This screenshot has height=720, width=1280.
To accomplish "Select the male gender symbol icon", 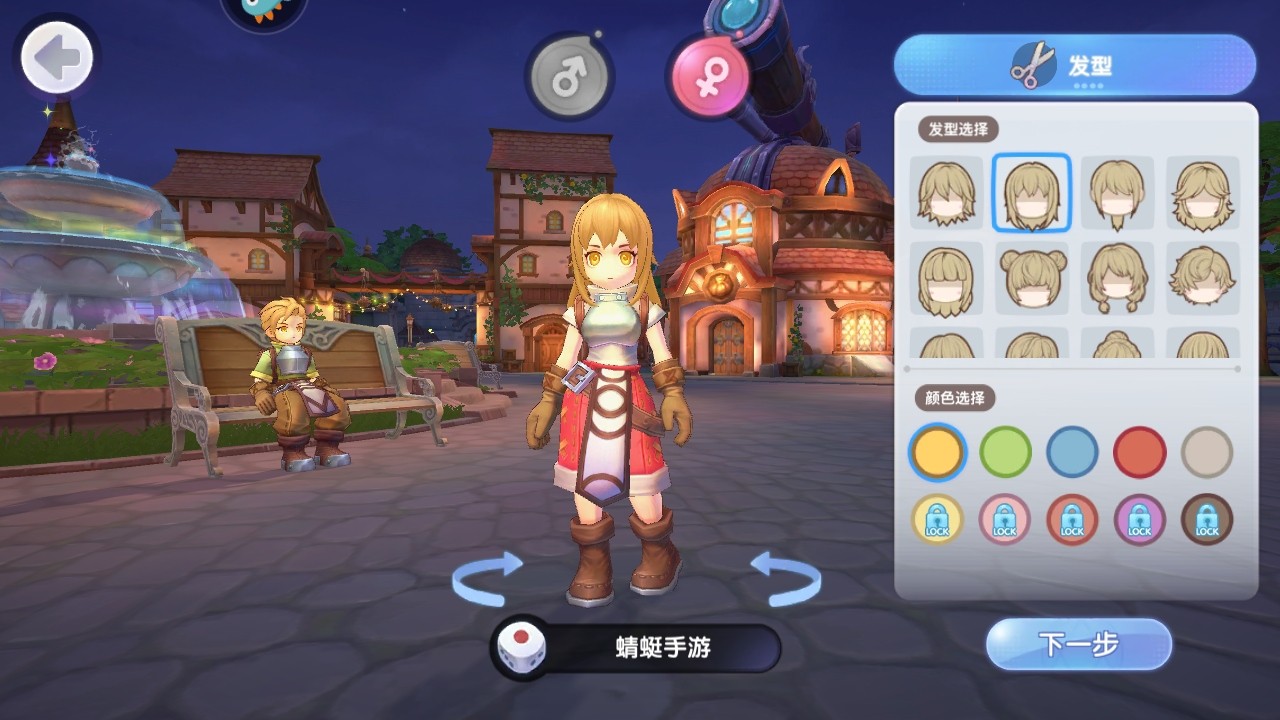I will pyautogui.click(x=571, y=72).
